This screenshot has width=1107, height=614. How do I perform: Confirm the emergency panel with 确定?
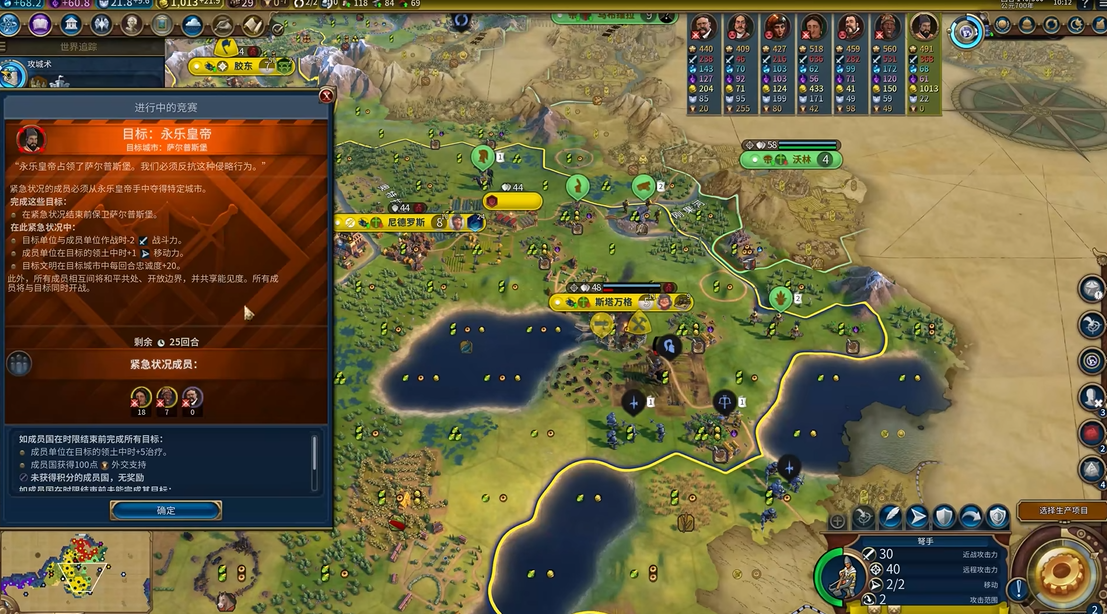(166, 510)
